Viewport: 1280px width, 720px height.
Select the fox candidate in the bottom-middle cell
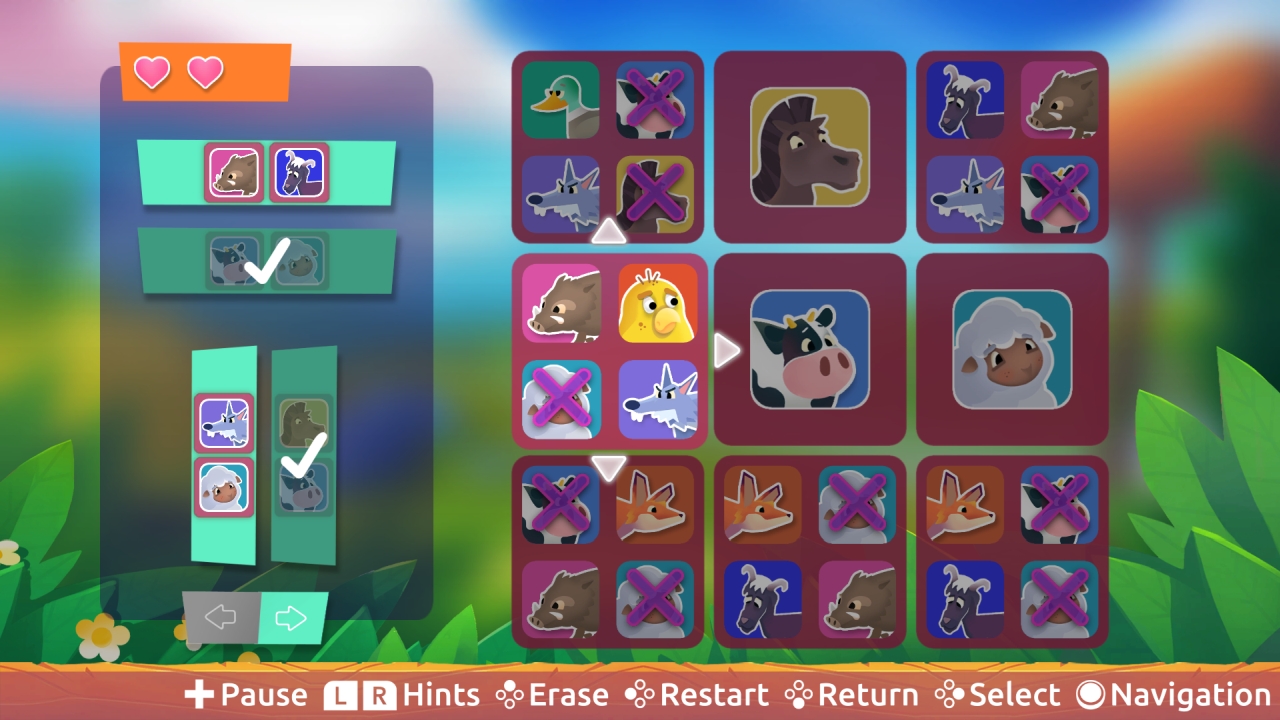[x=761, y=505]
